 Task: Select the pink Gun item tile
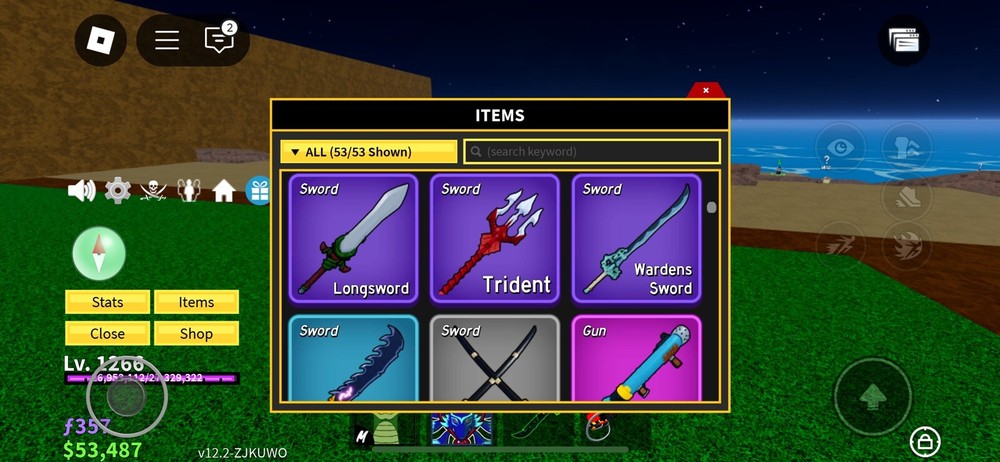(x=636, y=358)
